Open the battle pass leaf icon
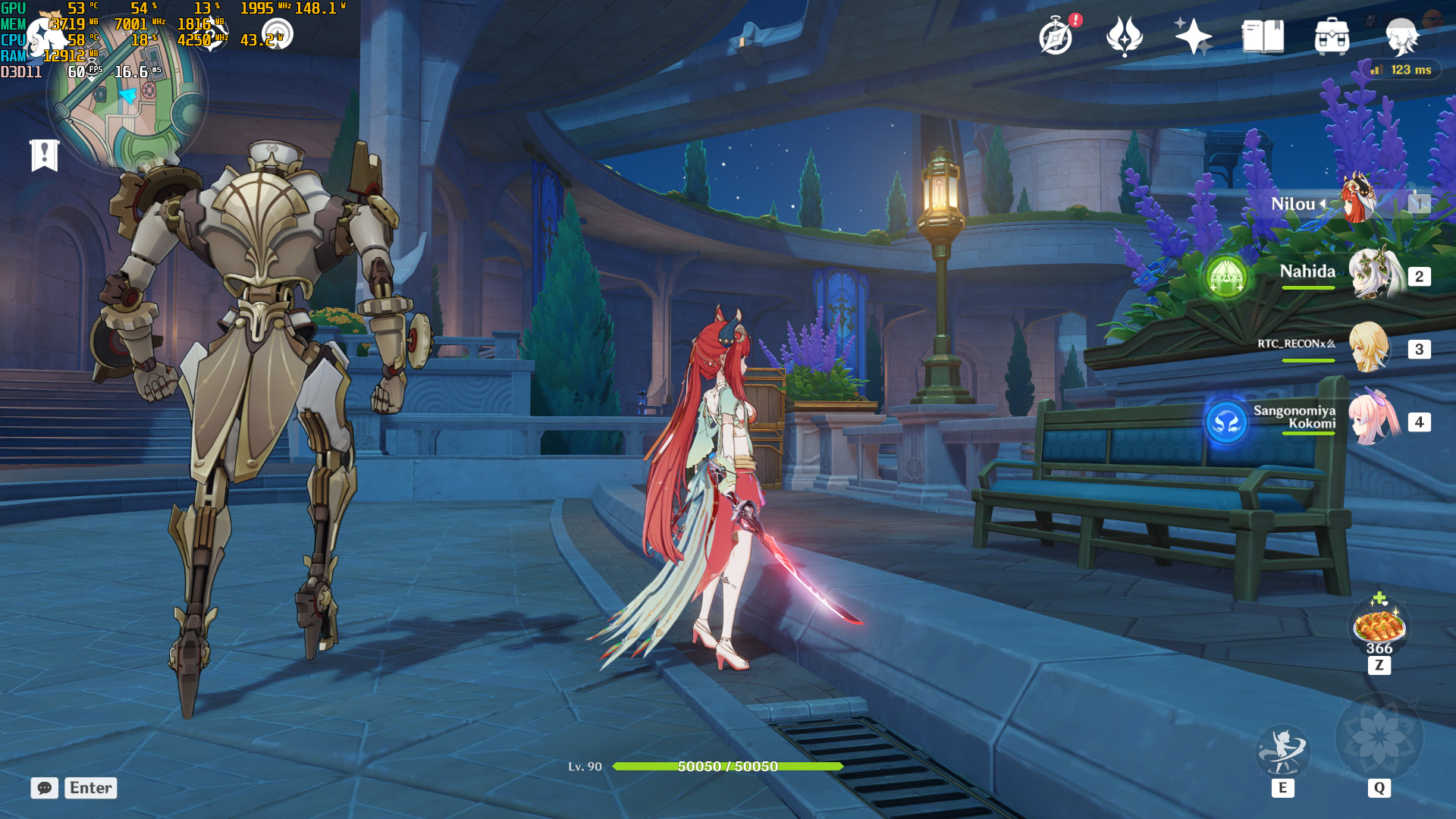Viewport: 1456px width, 819px height. [1124, 36]
